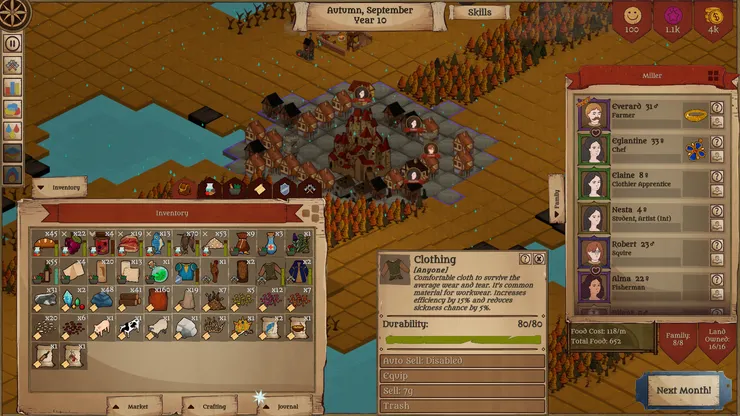
Task: Collapse the Inventory dropdown tab
Action: [x=59, y=187]
